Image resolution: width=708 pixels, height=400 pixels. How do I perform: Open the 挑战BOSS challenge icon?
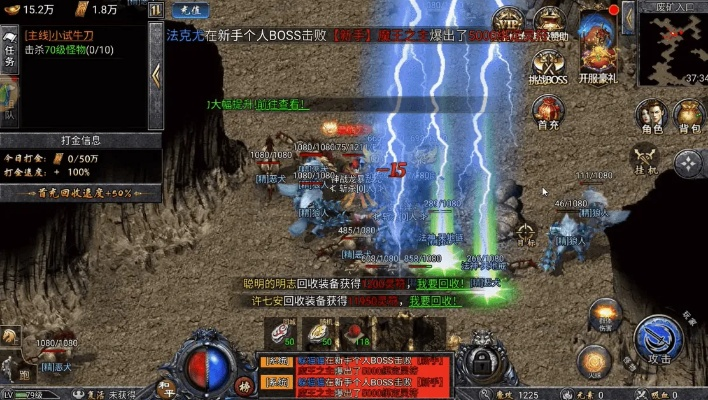(x=547, y=66)
